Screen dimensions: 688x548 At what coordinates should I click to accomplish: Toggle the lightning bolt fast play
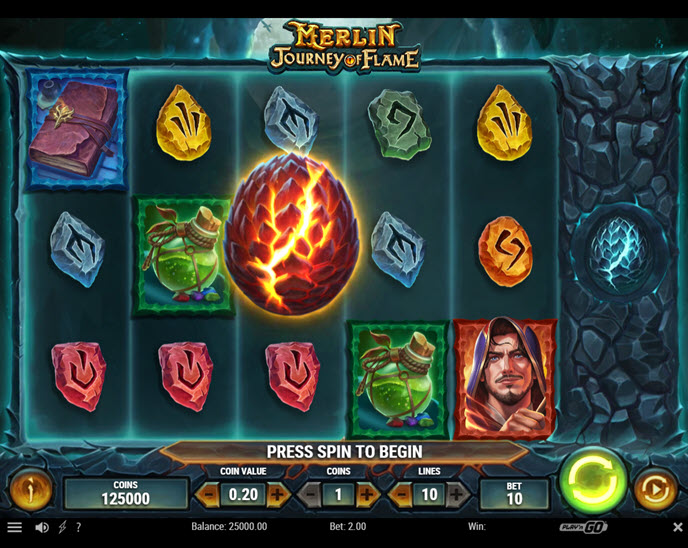click(63, 527)
